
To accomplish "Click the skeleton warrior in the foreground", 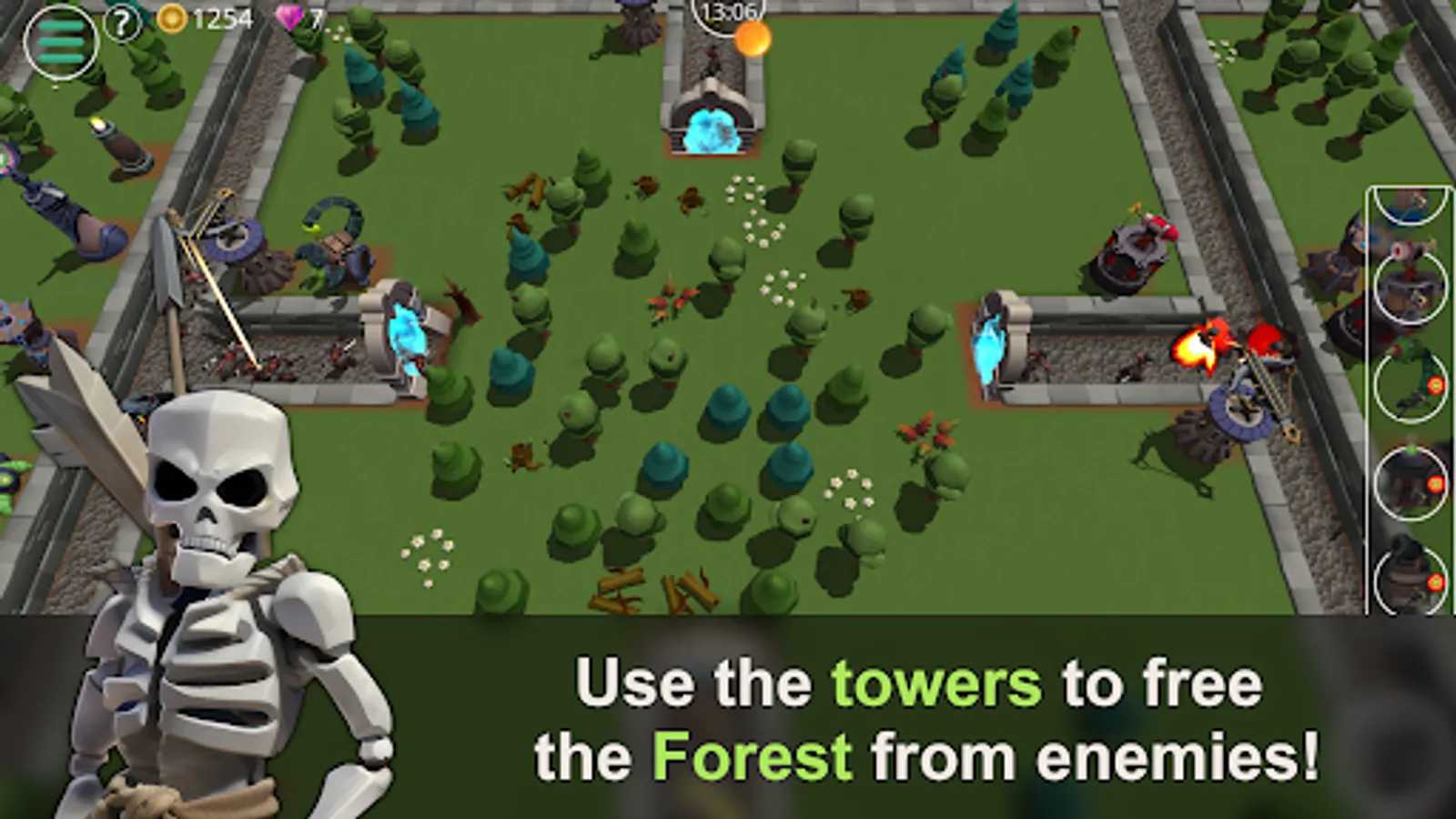I will coord(214,546).
